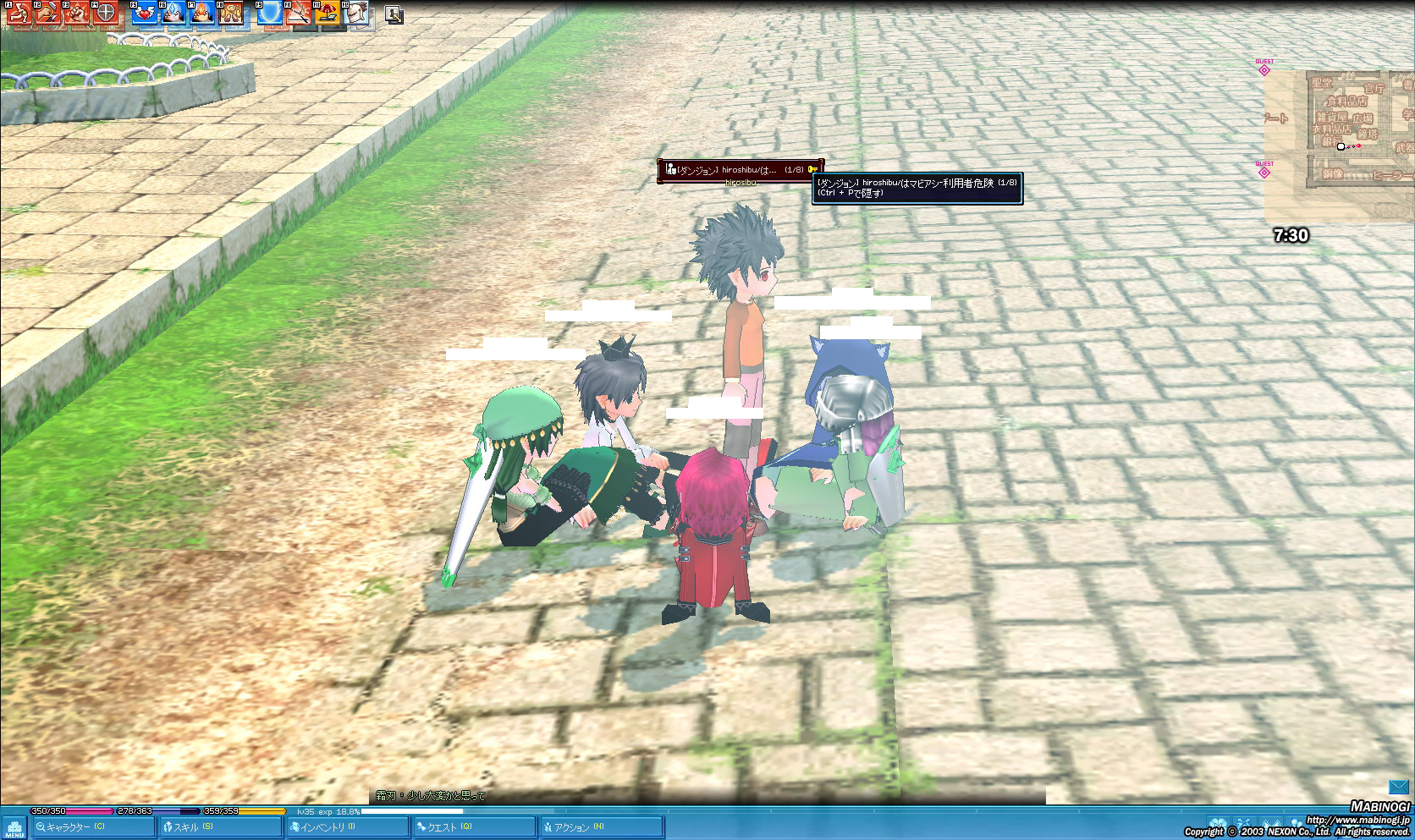Viewport: 1415px width, 840px height.
Task: Open the クエスト quest log
Action: (473, 826)
